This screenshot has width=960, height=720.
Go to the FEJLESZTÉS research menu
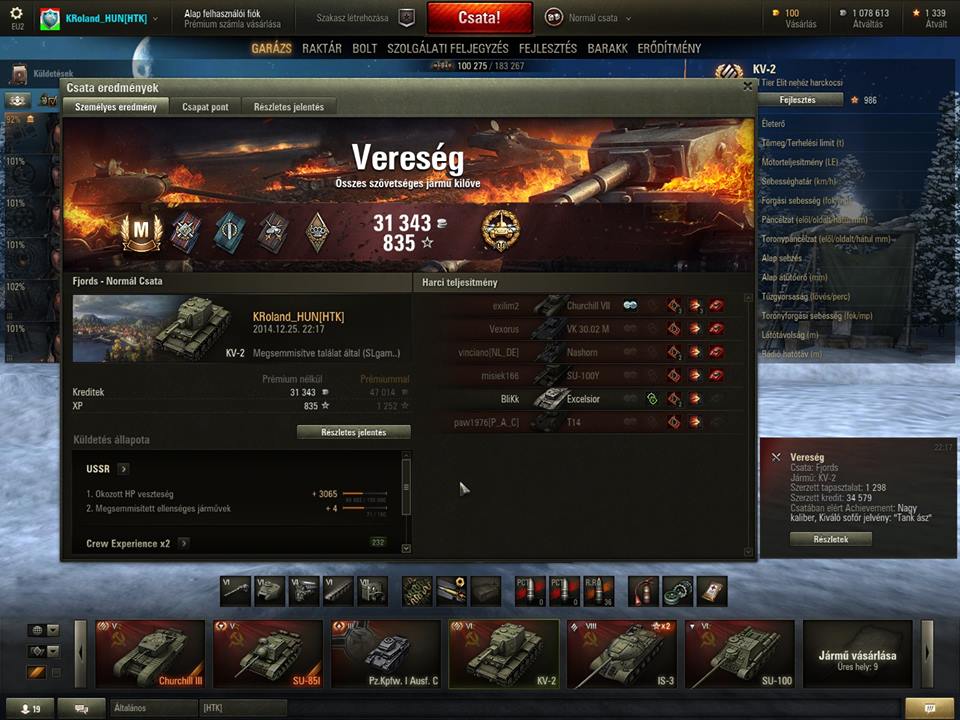point(548,48)
